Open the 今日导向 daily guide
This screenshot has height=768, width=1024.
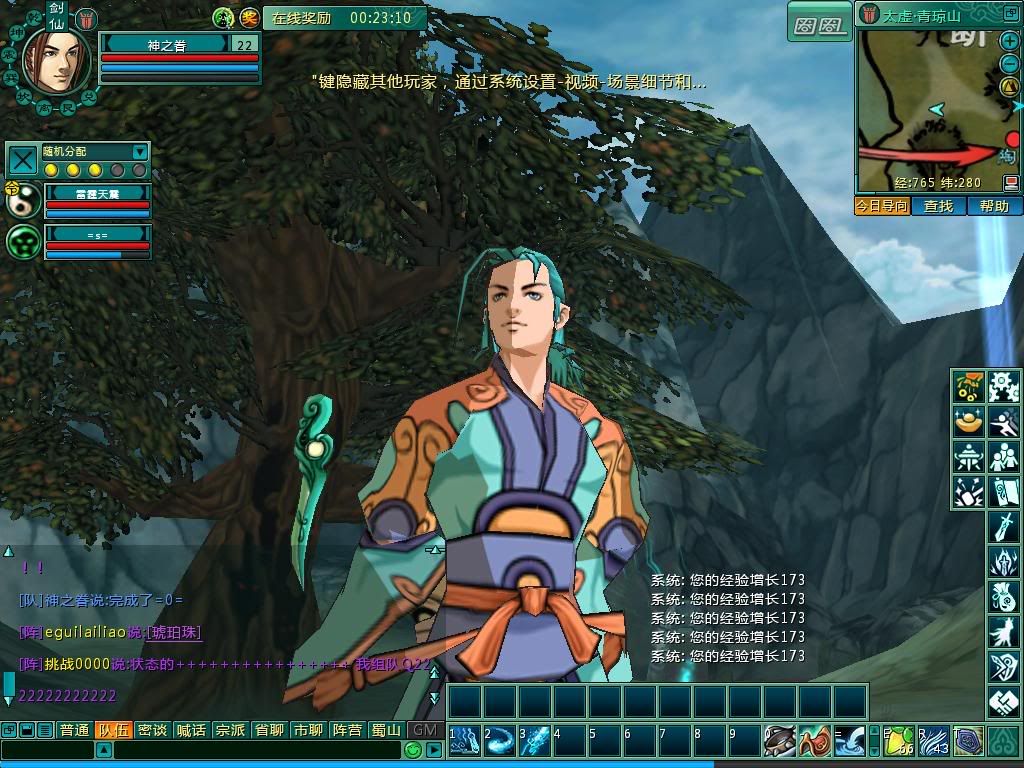click(881, 206)
